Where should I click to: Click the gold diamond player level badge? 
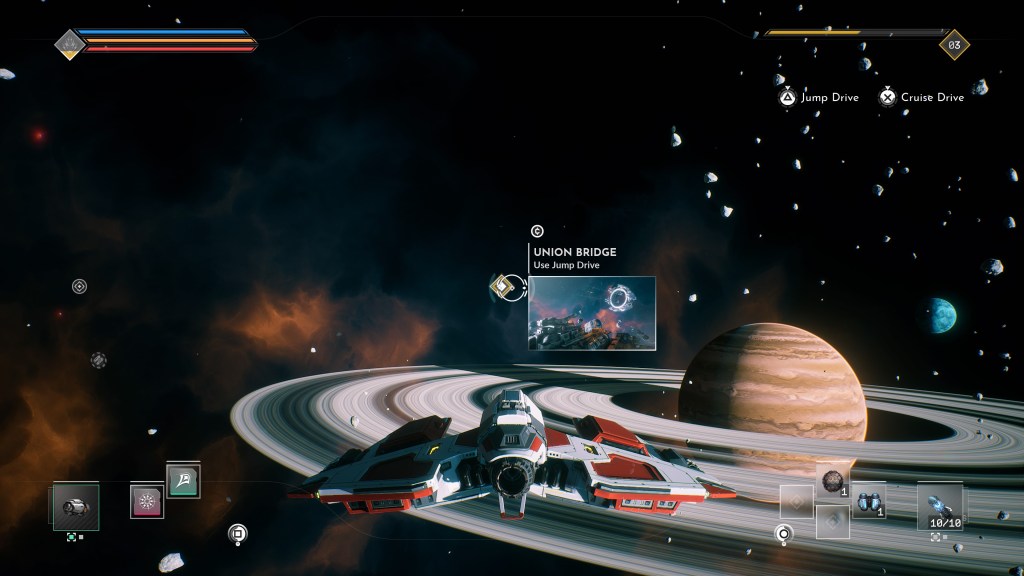pos(953,44)
